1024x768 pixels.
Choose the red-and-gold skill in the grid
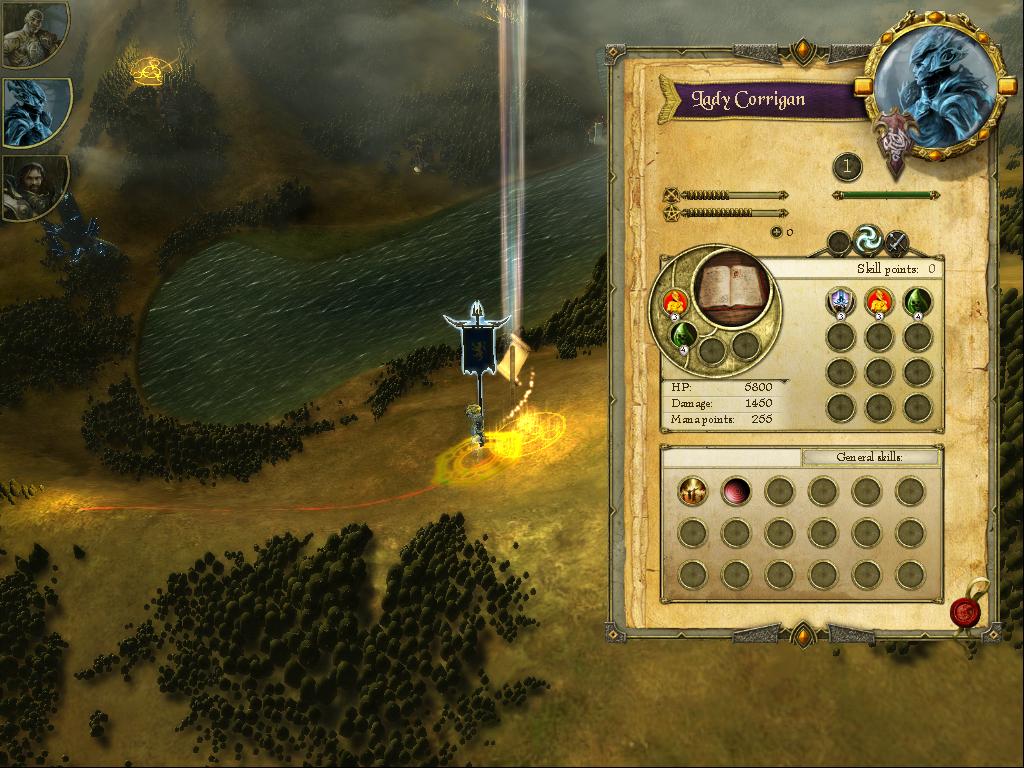click(x=879, y=300)
